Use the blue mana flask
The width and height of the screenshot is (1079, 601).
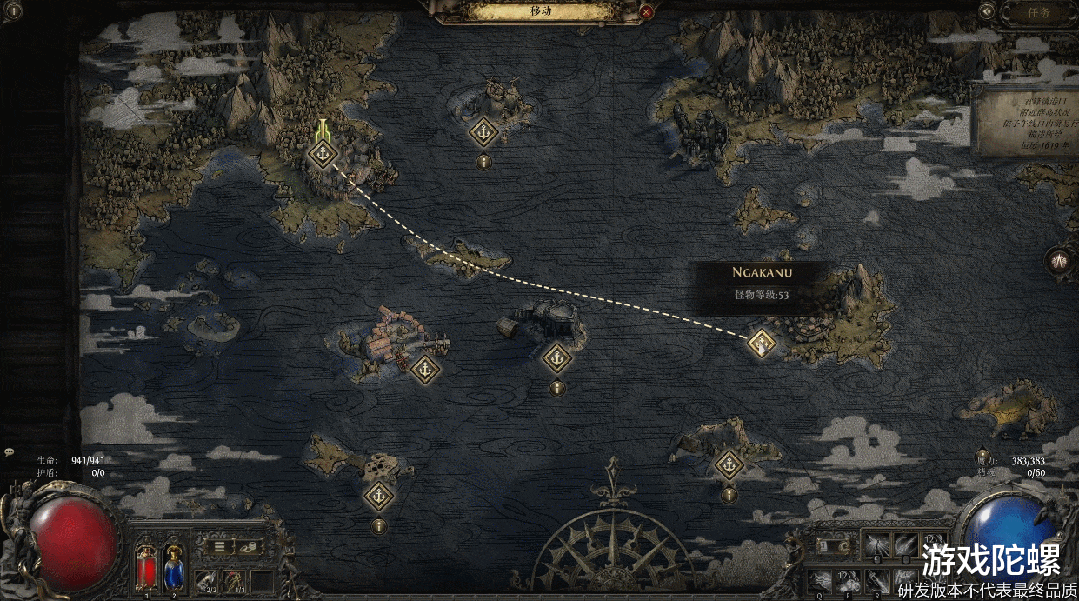point(173,567)
